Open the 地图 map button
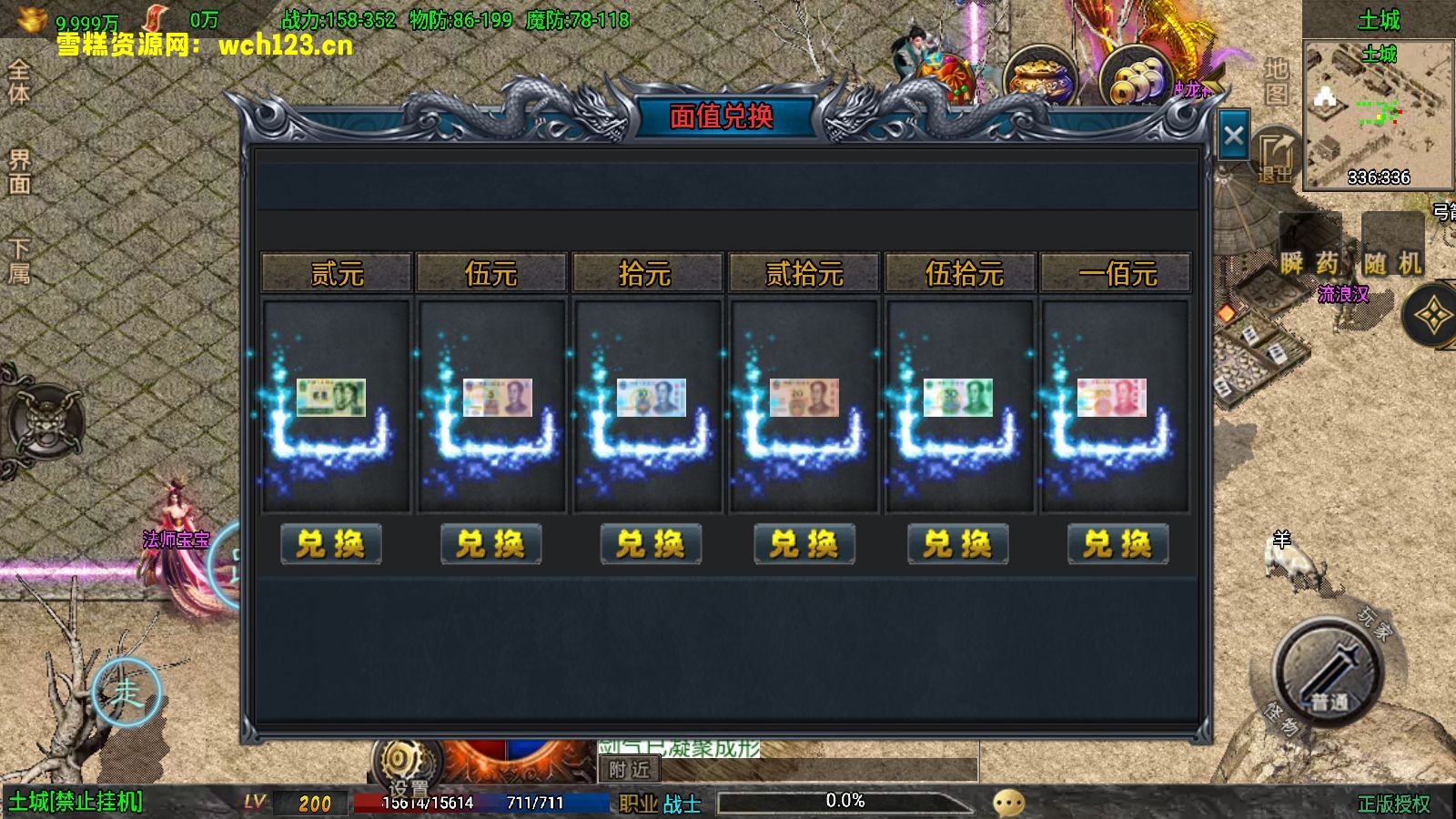Viewport: 1456px width, 819px height. tap(1276, 82)
